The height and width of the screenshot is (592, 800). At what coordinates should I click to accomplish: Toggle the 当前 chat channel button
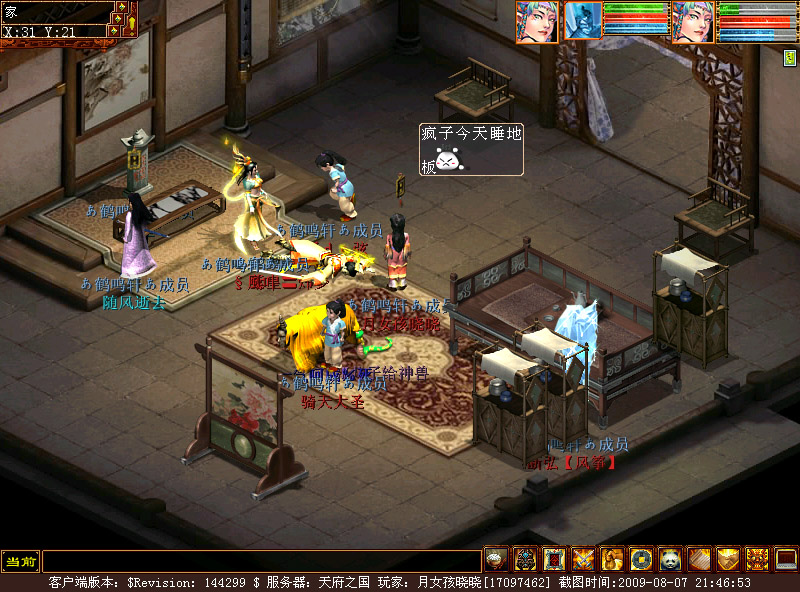pos(19,562)
